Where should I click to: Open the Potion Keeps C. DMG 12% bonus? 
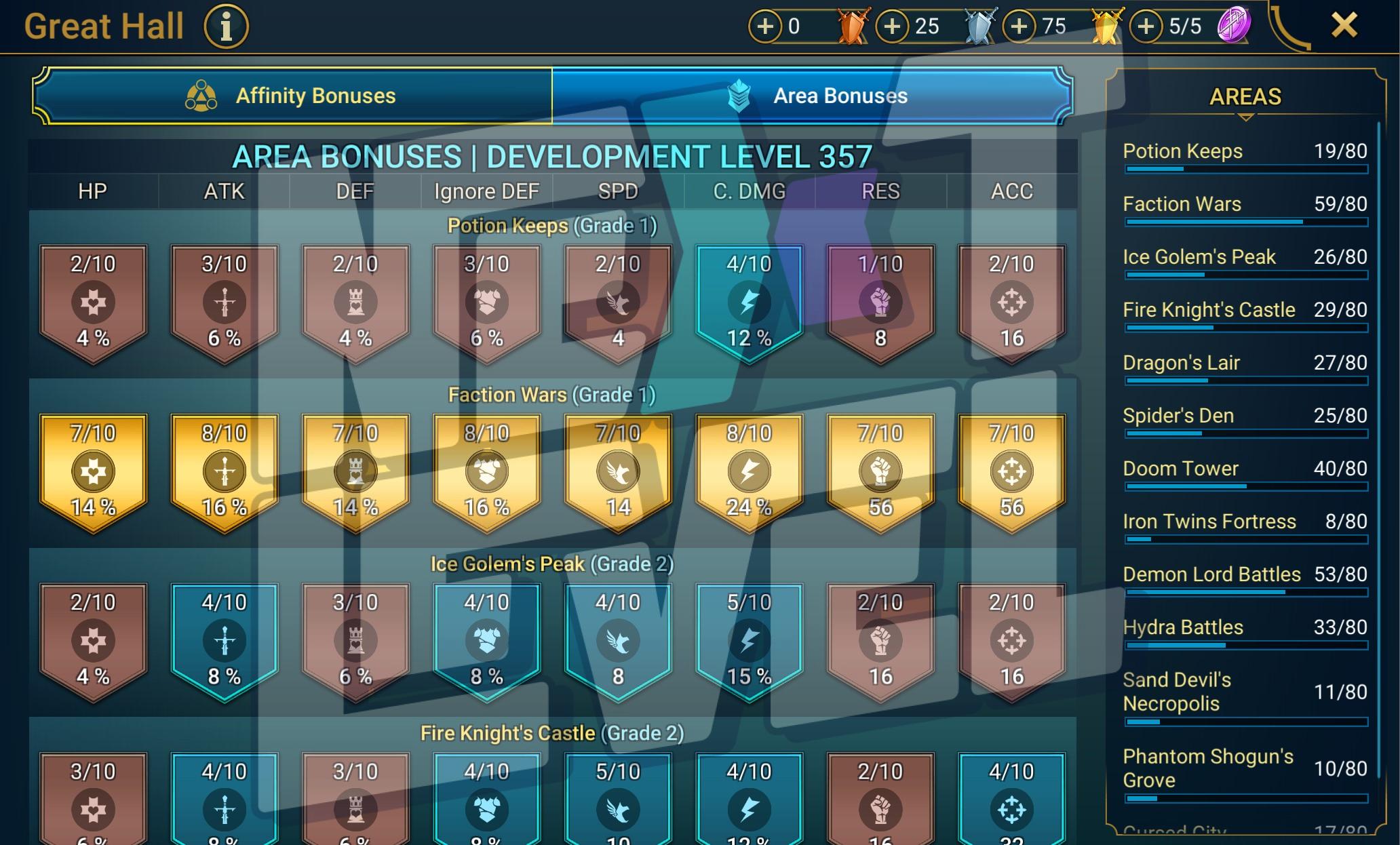click(x=749, y=302)
